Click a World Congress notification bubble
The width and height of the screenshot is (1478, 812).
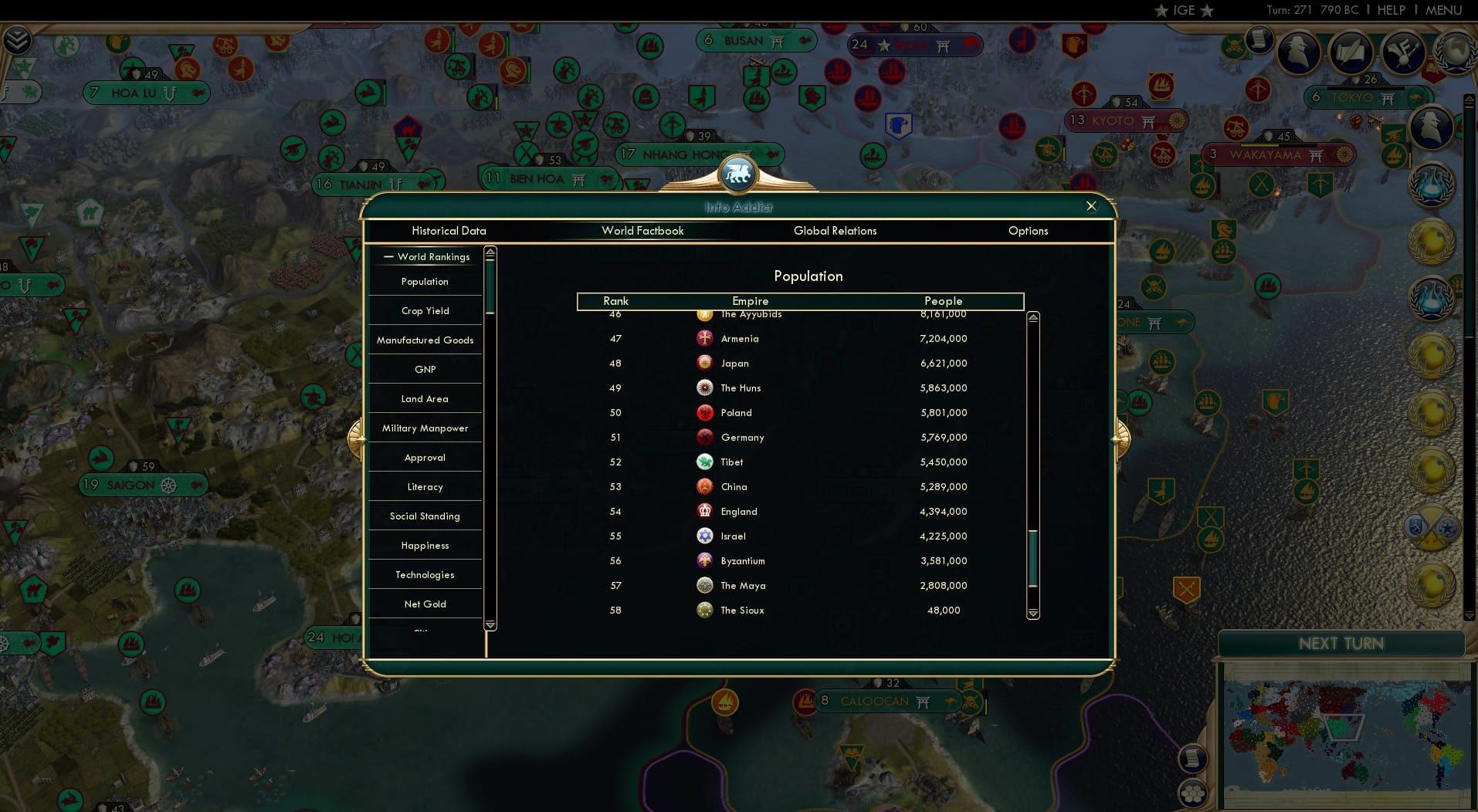[x=1432, y=239]
